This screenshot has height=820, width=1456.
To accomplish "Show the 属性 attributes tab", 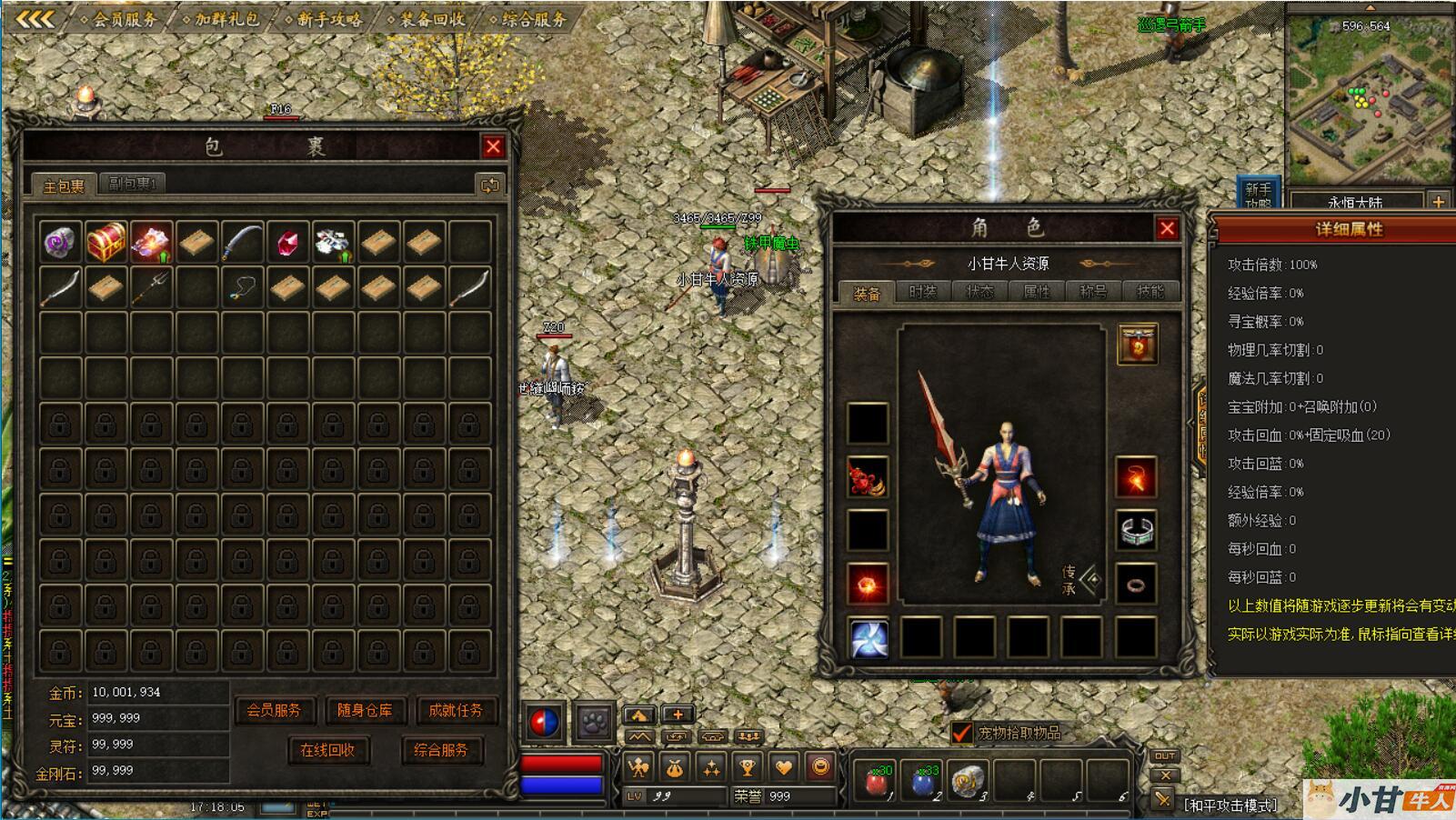I will pos(1037,292).
